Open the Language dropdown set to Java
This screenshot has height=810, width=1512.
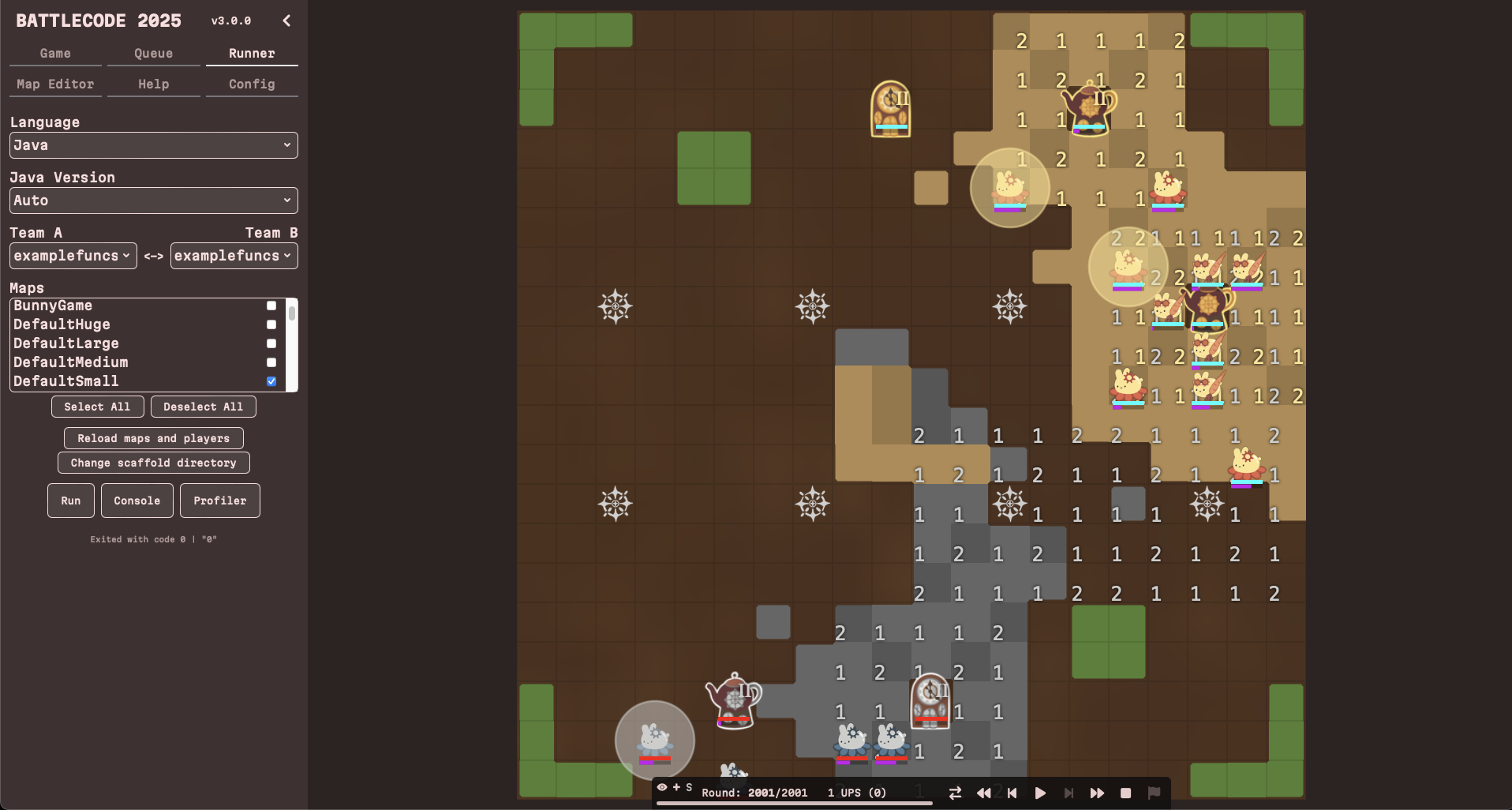click(x=153, y=145)
